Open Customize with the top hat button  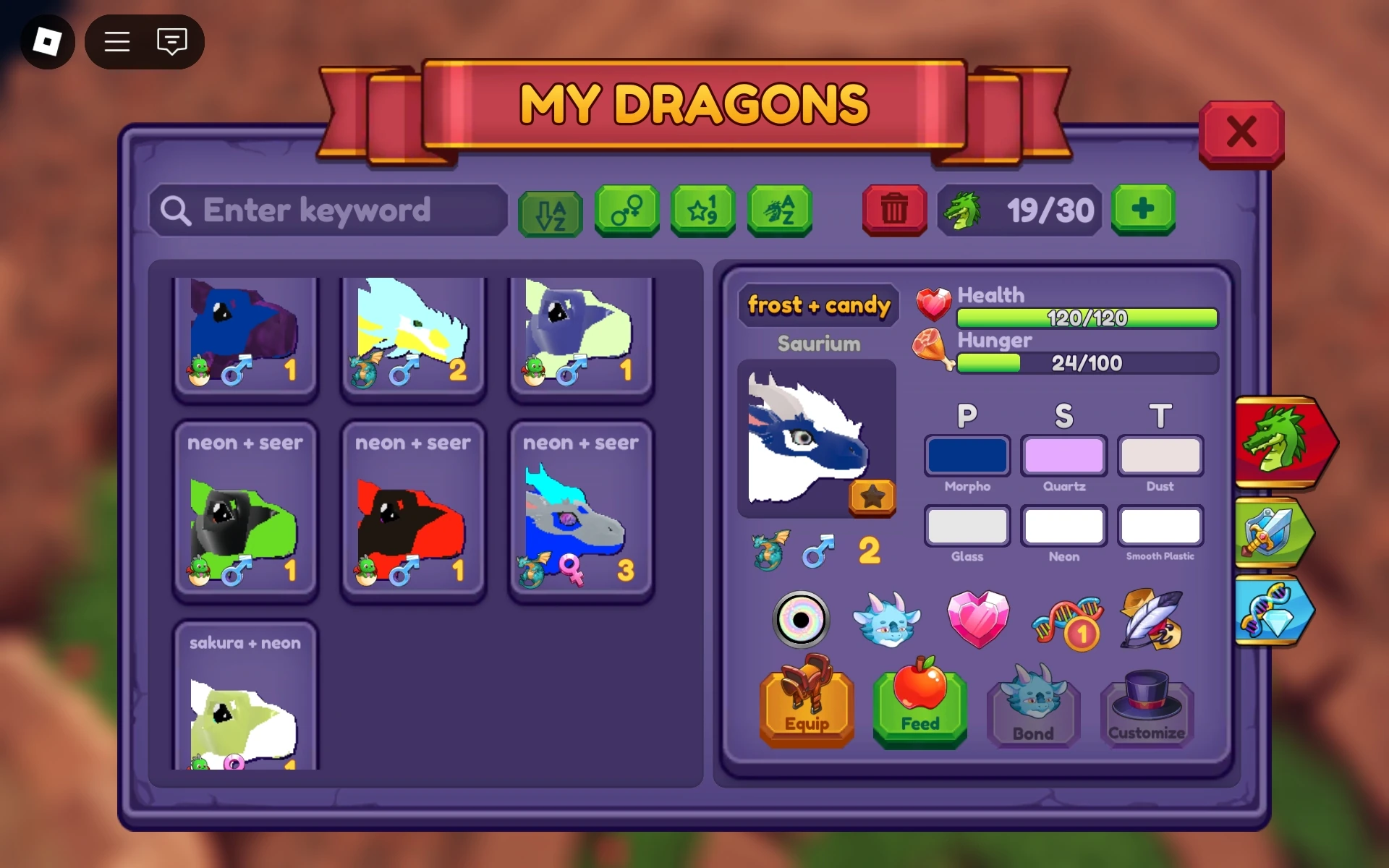[x=1147, y=705]
